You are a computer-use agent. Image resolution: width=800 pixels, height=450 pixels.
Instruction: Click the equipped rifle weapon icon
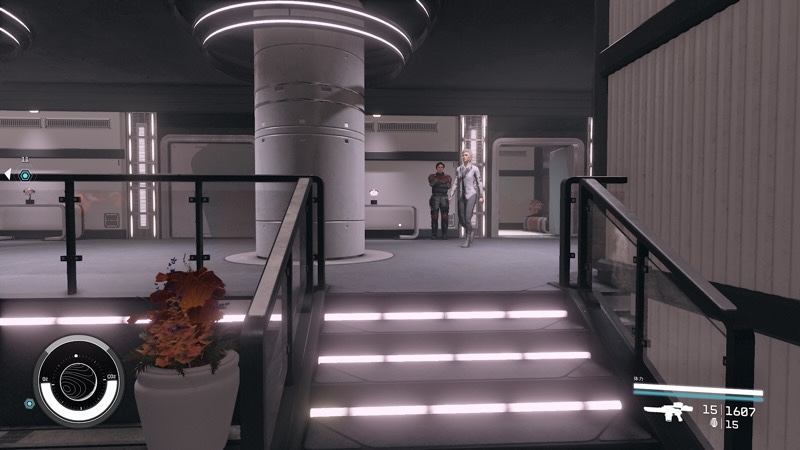tap(669, 411)
